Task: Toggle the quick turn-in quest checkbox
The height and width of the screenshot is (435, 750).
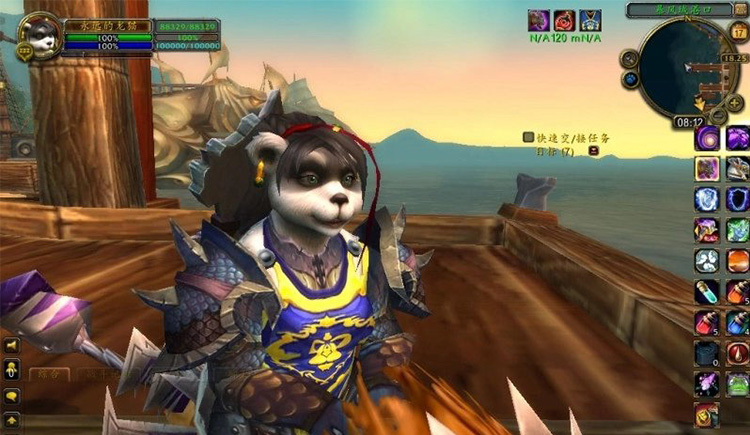Action: [528, 137]
